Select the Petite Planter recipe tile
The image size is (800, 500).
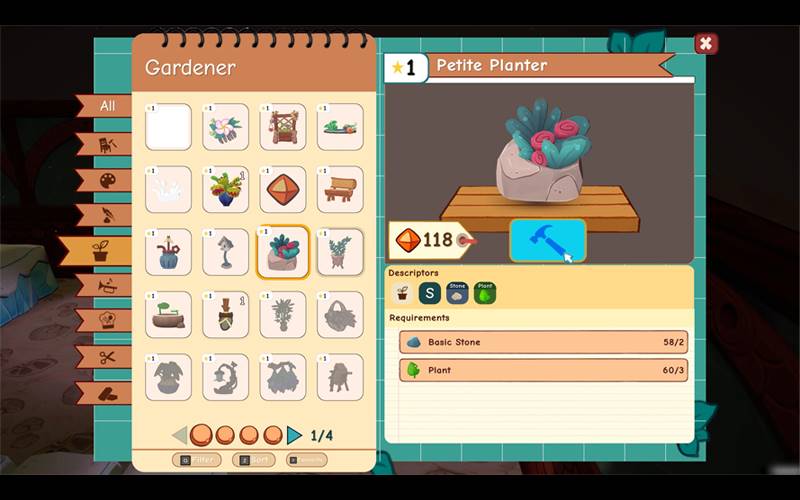[283, 251]
